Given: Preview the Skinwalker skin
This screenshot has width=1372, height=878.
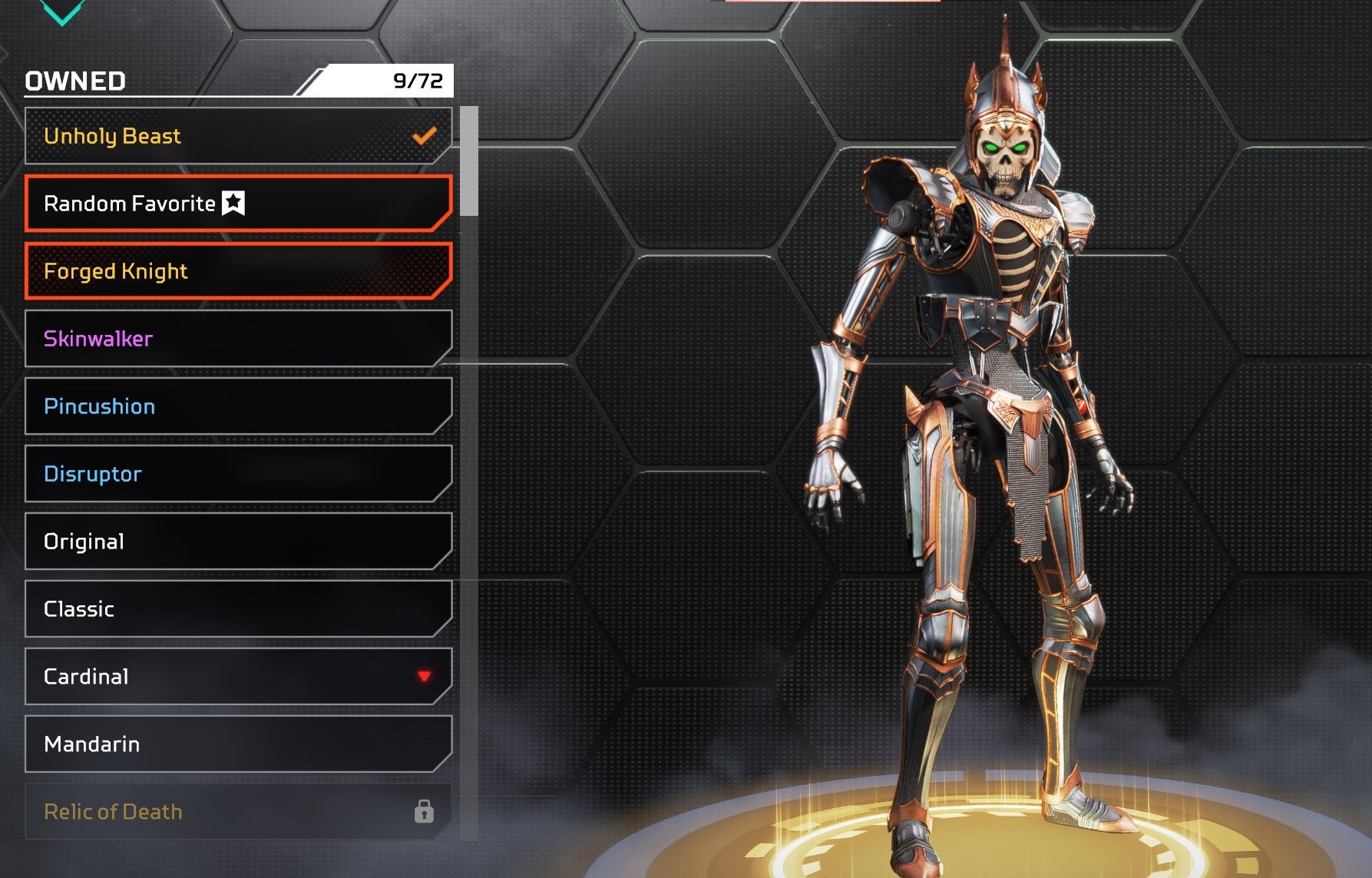Looking at the screenshot, I should tap(238, 339).
